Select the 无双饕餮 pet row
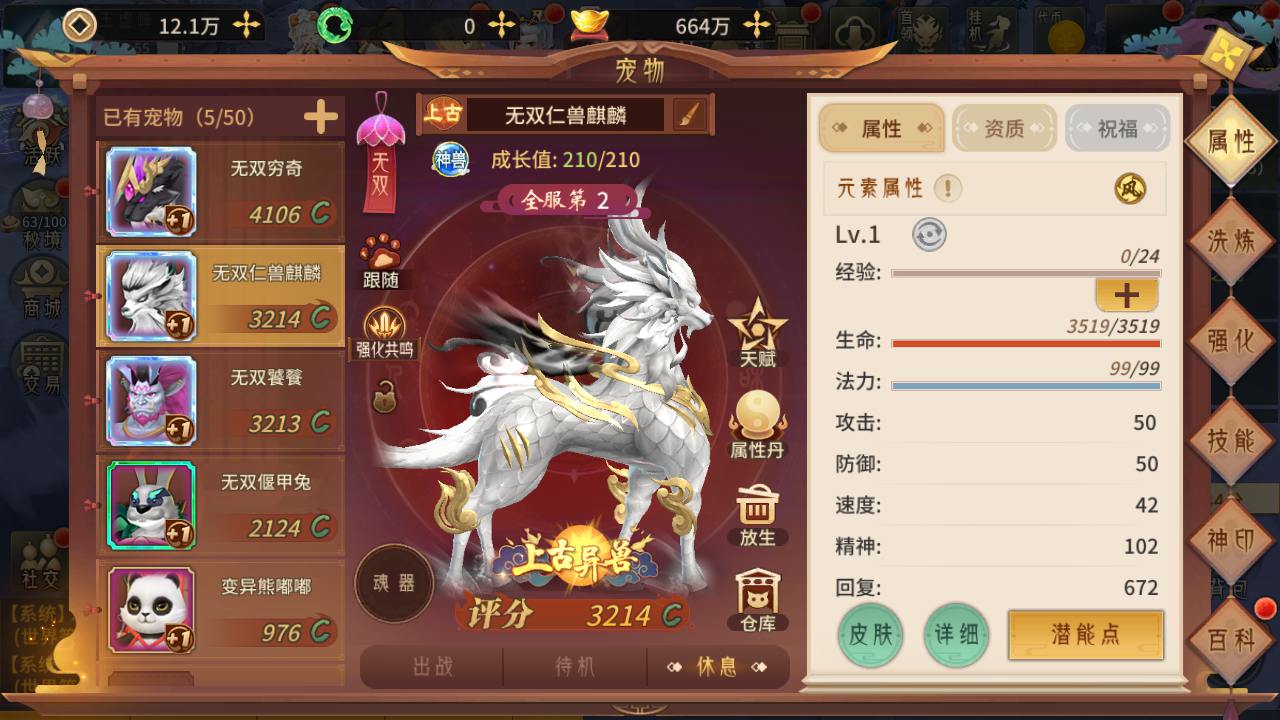1280x720 pixels. pos(220,401)
